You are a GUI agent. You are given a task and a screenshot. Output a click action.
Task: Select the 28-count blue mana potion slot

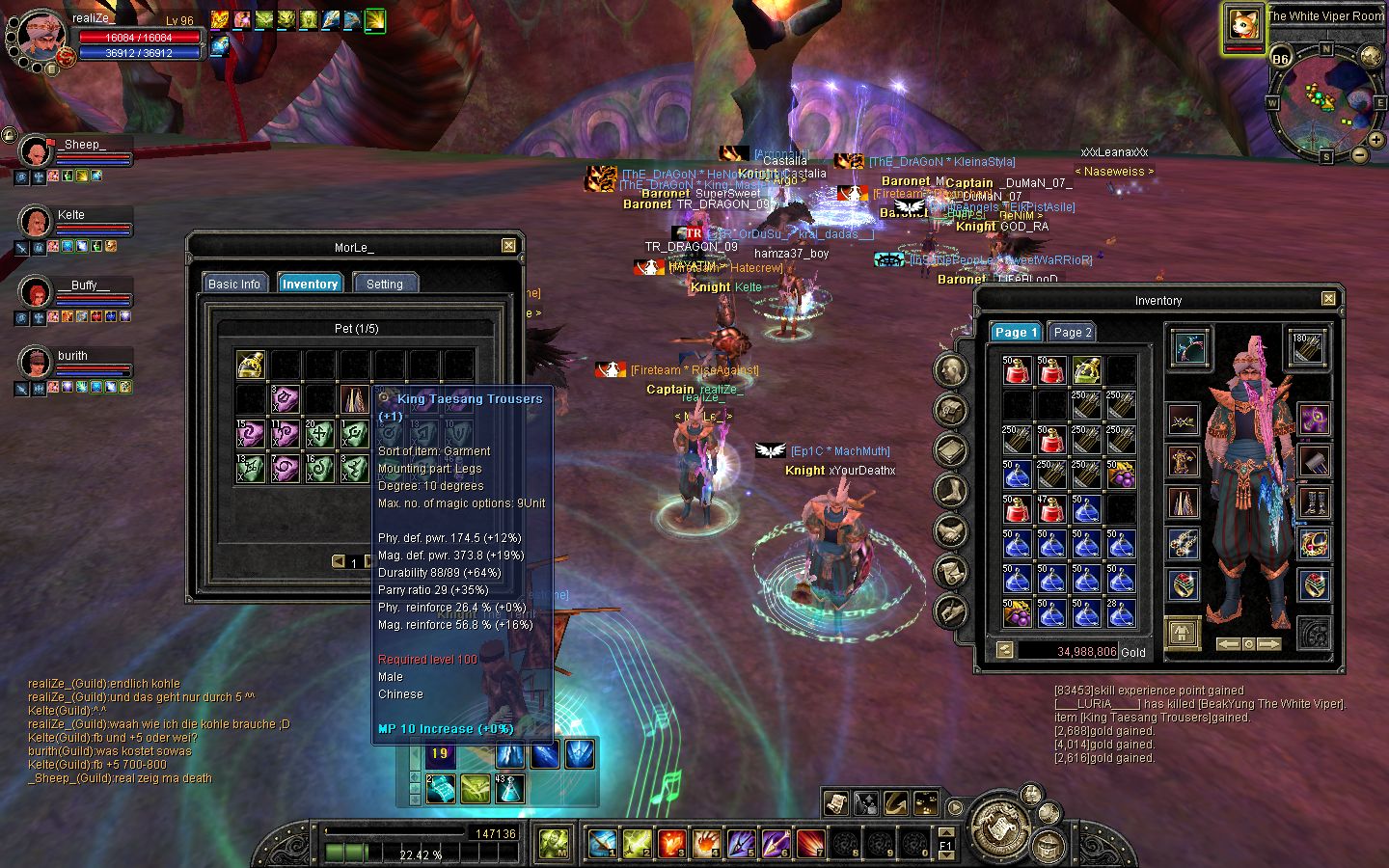pyautogui.click(x=1120, y=613)
